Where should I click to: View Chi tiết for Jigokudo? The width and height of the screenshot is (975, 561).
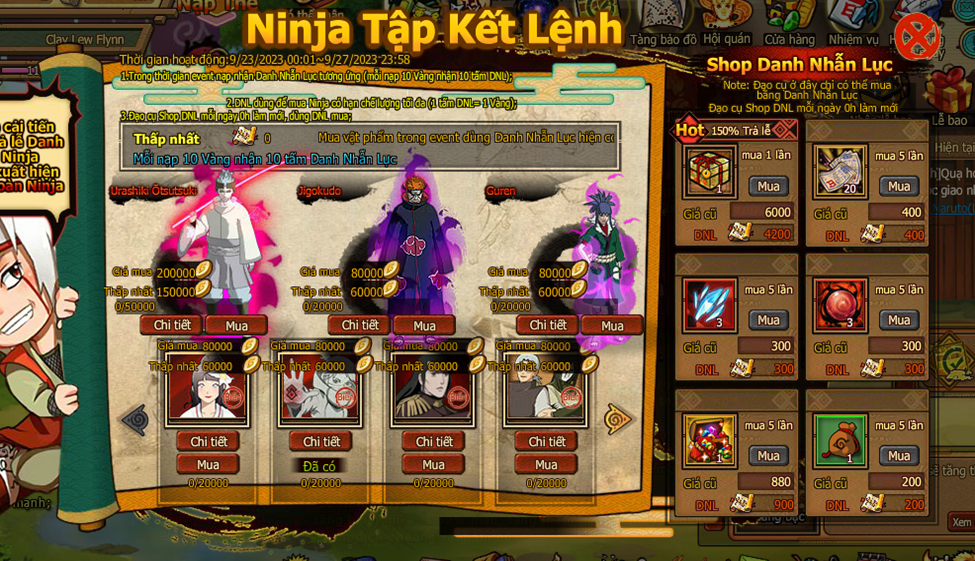pyautogui.click(x=359, y=325)
